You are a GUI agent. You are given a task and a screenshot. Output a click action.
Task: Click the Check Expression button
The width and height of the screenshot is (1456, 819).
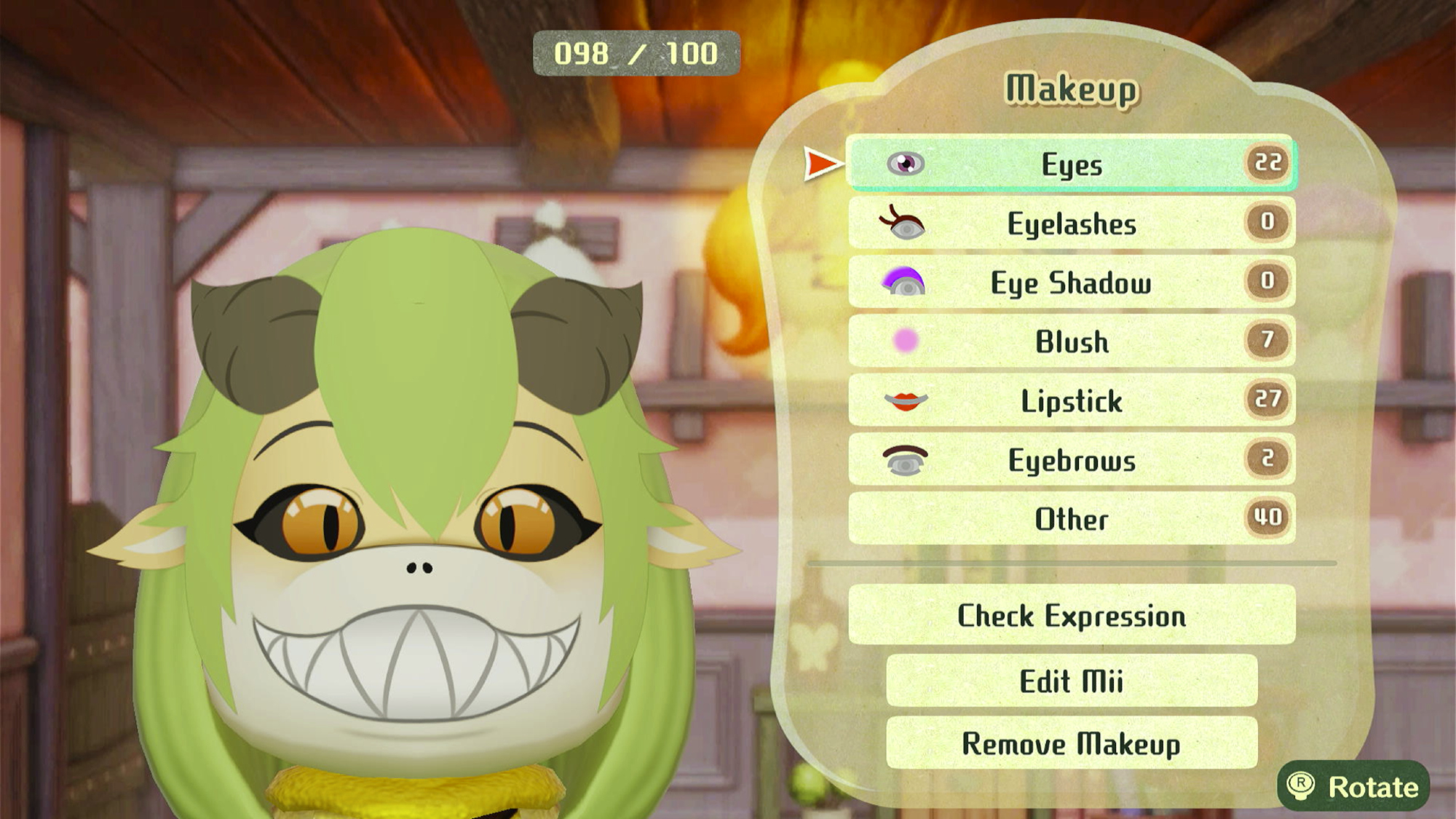(x=1071, y=615)
